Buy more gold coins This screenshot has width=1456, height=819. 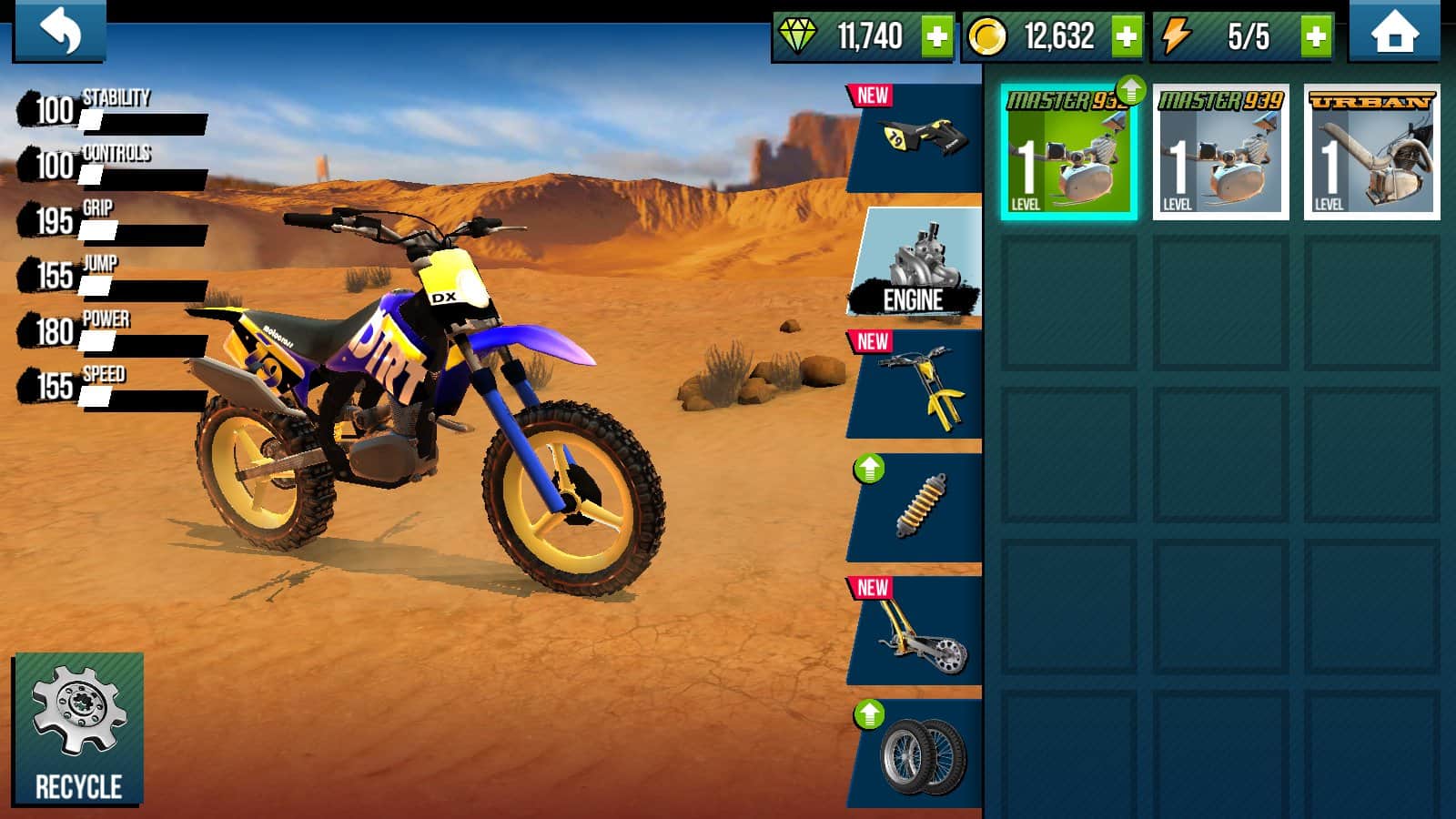(x=1127, y=37)
